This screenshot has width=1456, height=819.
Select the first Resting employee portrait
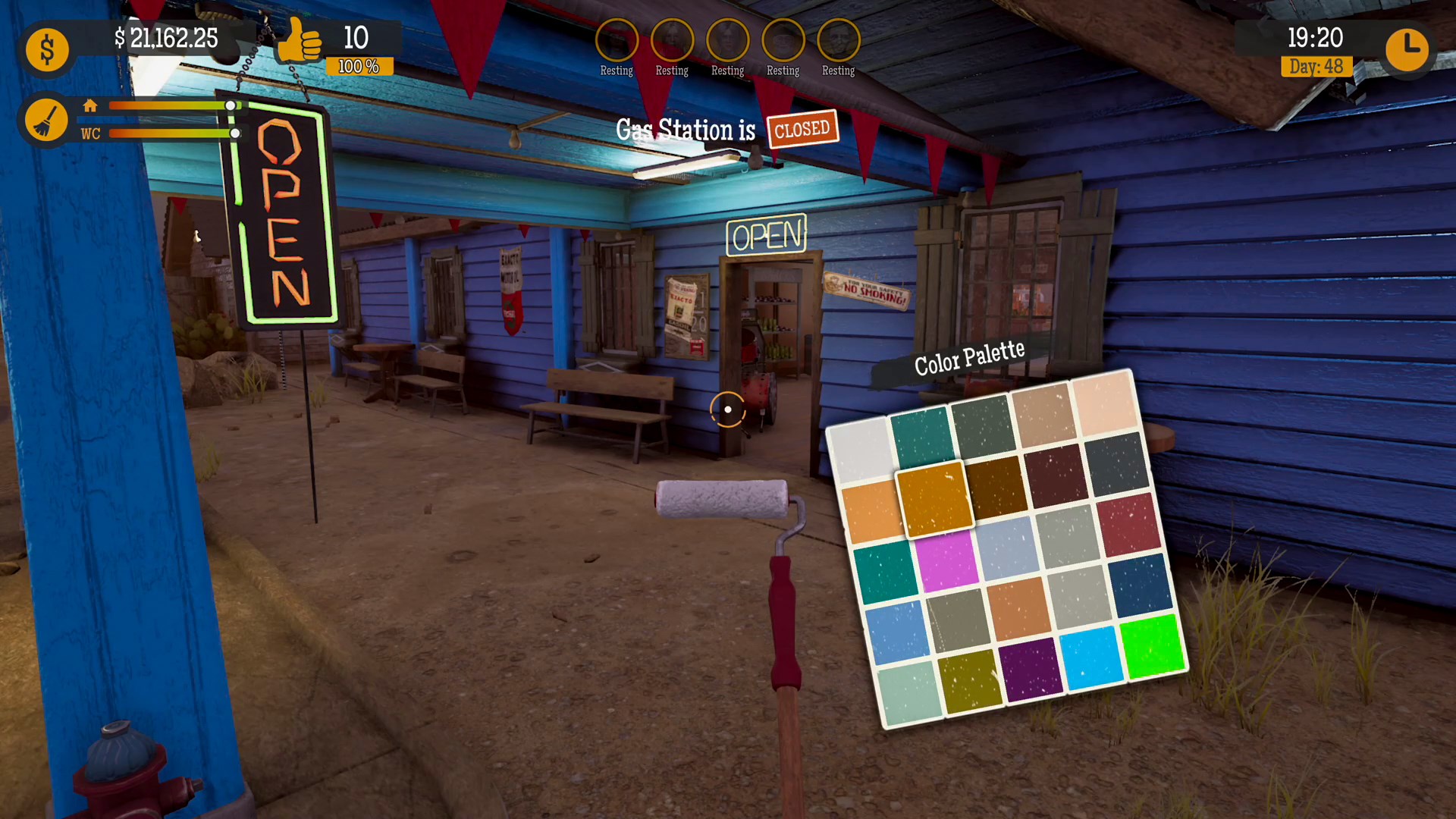(617, 39)
